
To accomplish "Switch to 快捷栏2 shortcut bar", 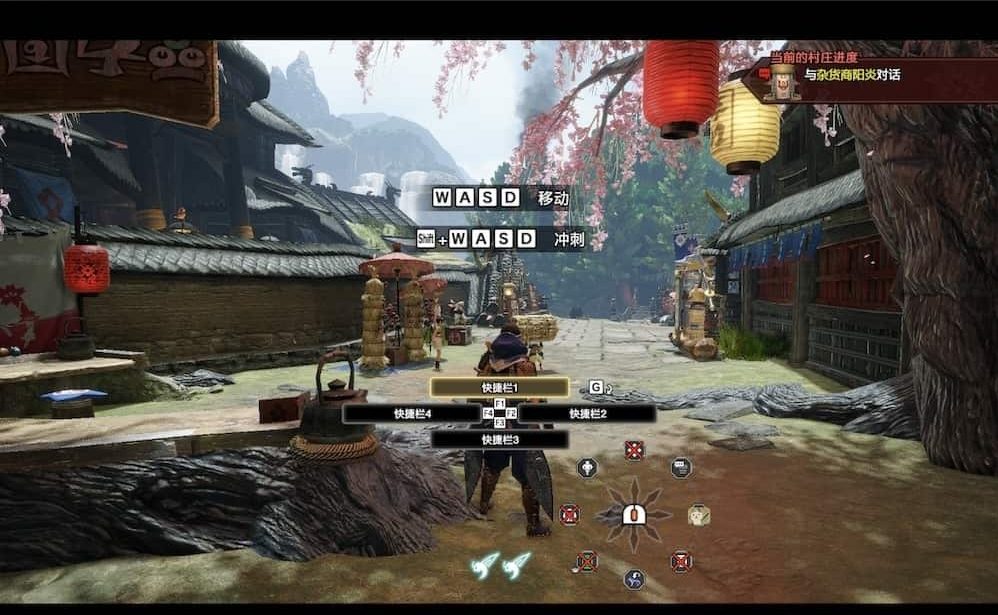I will [587, 413].
